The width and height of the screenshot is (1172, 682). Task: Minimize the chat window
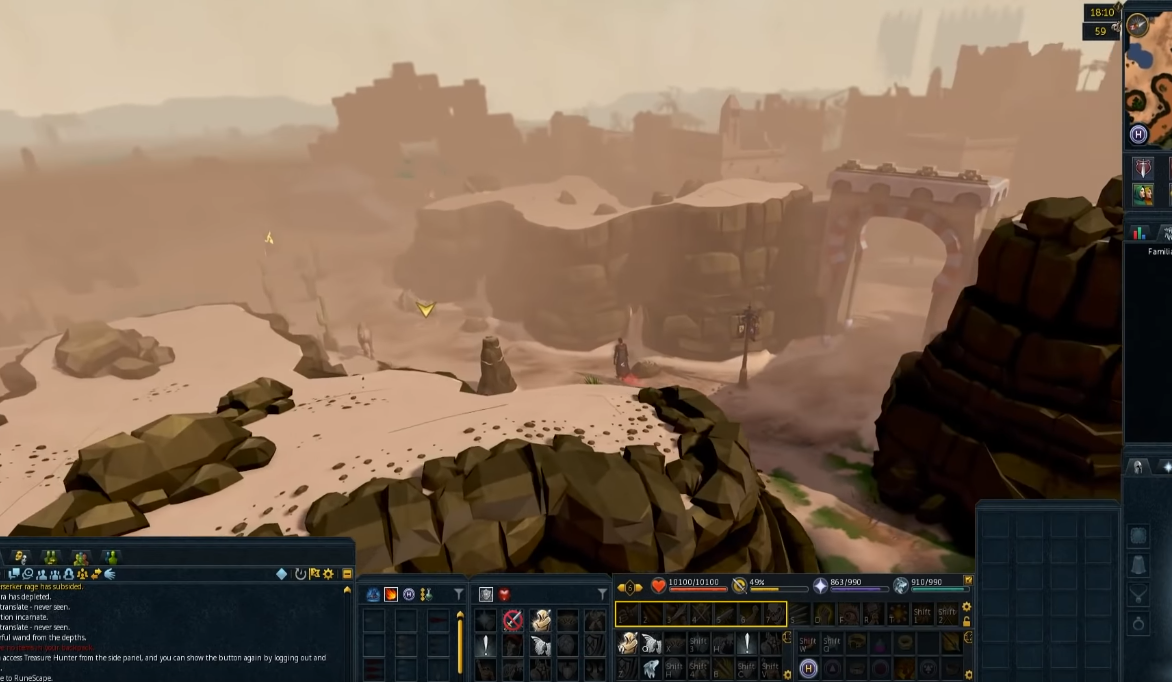click(347, 574)
